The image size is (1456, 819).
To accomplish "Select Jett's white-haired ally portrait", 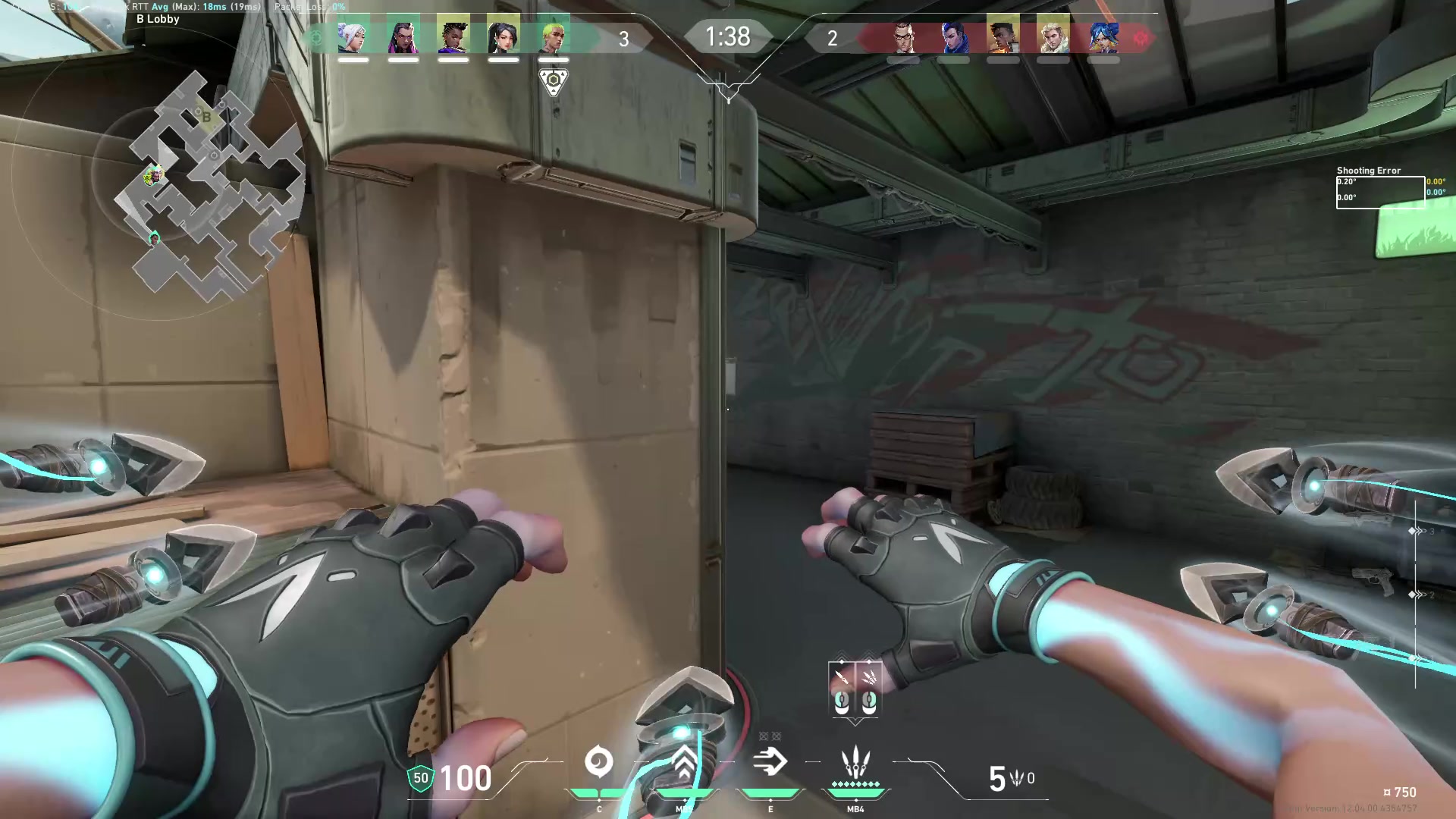I will 353,36.
